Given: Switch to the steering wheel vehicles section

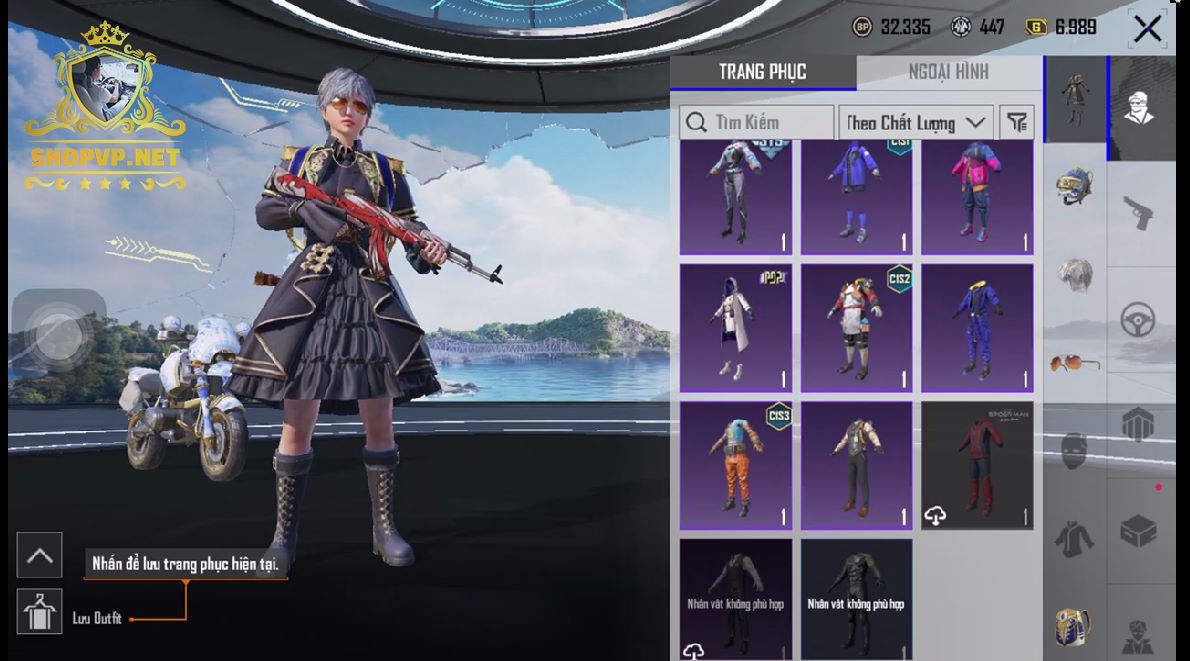Looking at the screenshot, I should [1138, 320].
